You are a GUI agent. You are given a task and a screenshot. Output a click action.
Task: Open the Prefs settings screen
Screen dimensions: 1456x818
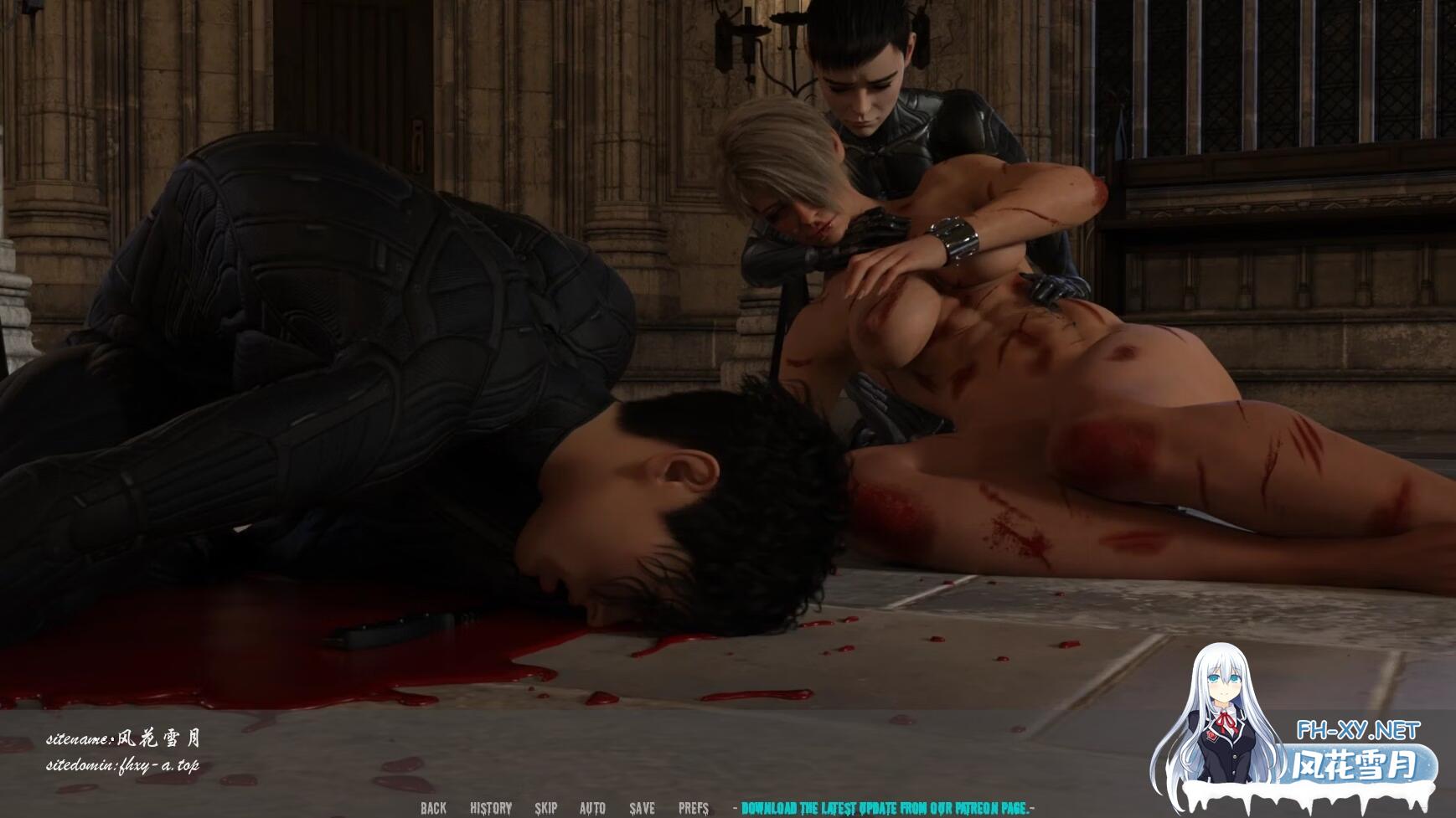[x=694, y=808]
